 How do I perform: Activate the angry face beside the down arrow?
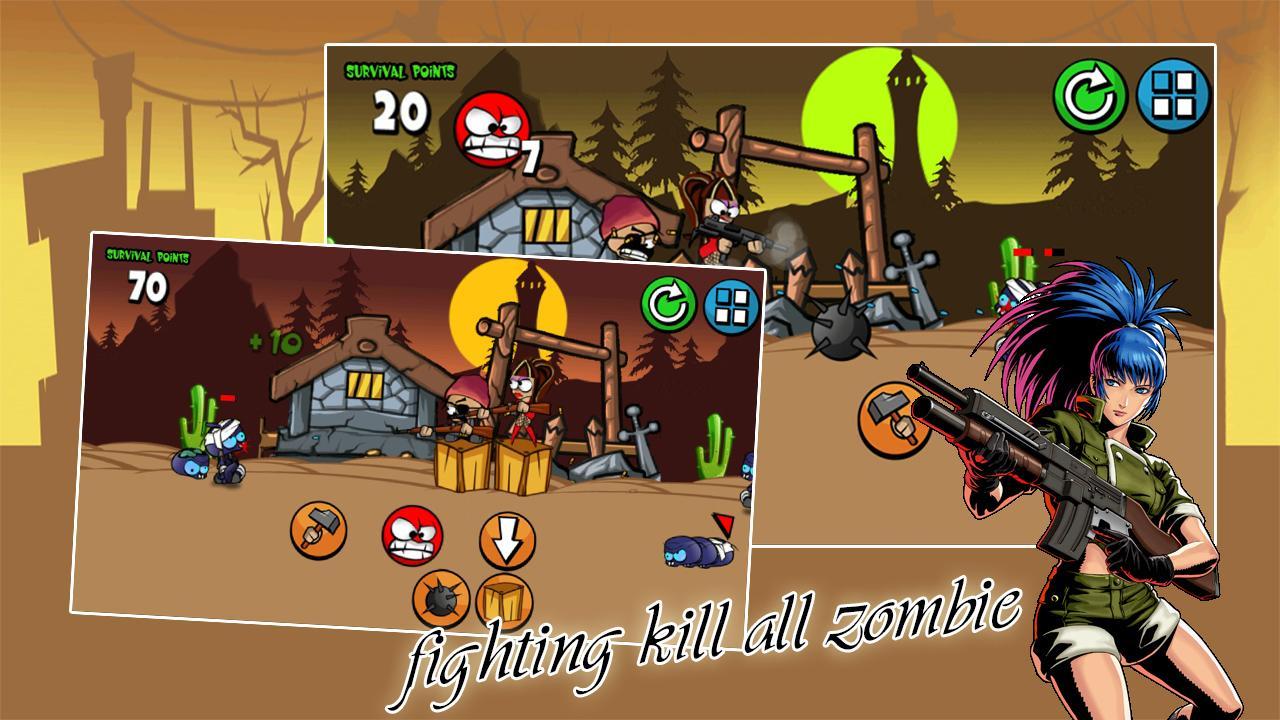tap(412, 535)
